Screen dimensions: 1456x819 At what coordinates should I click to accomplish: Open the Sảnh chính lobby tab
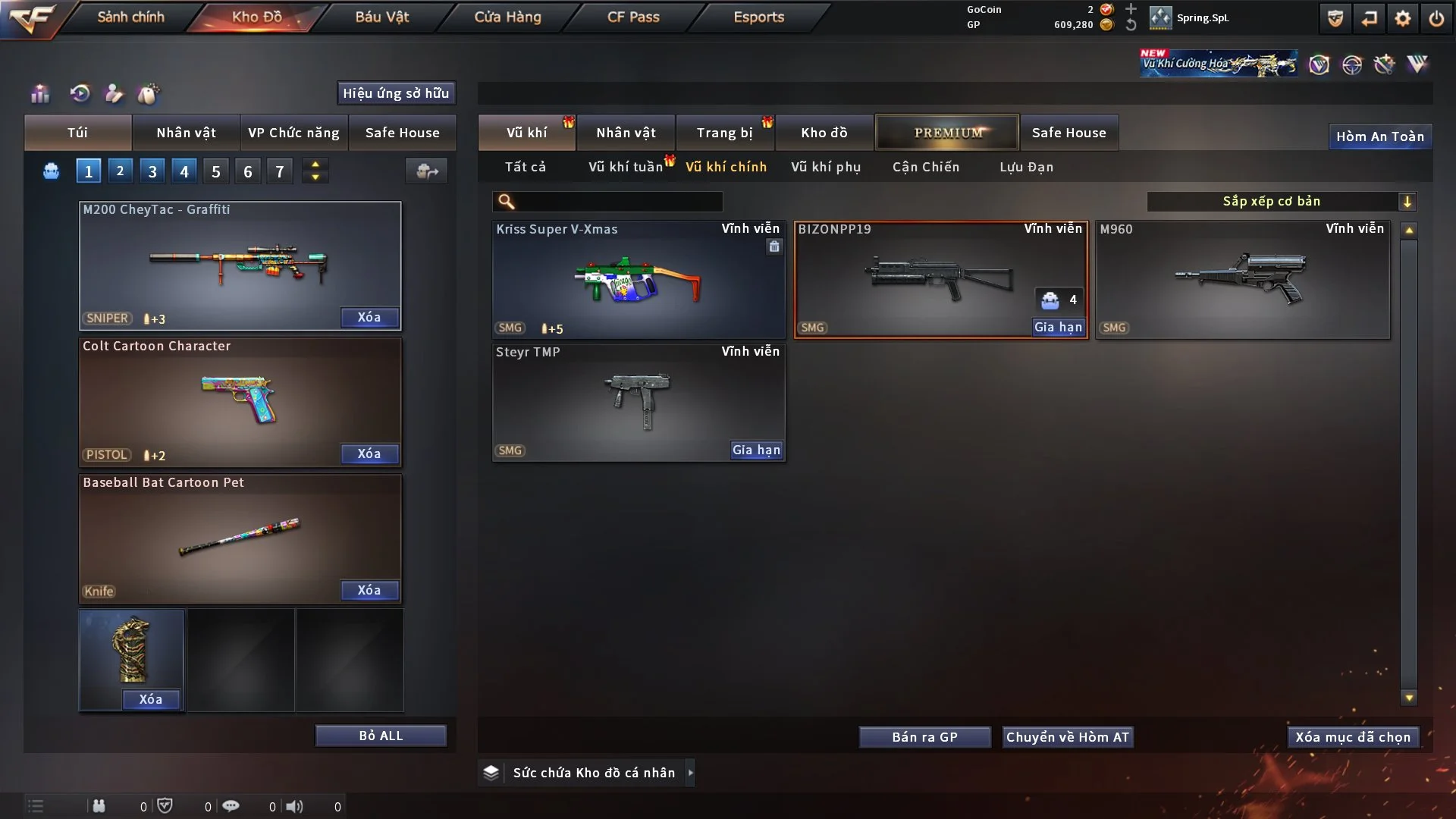click(x=130, y=17)
